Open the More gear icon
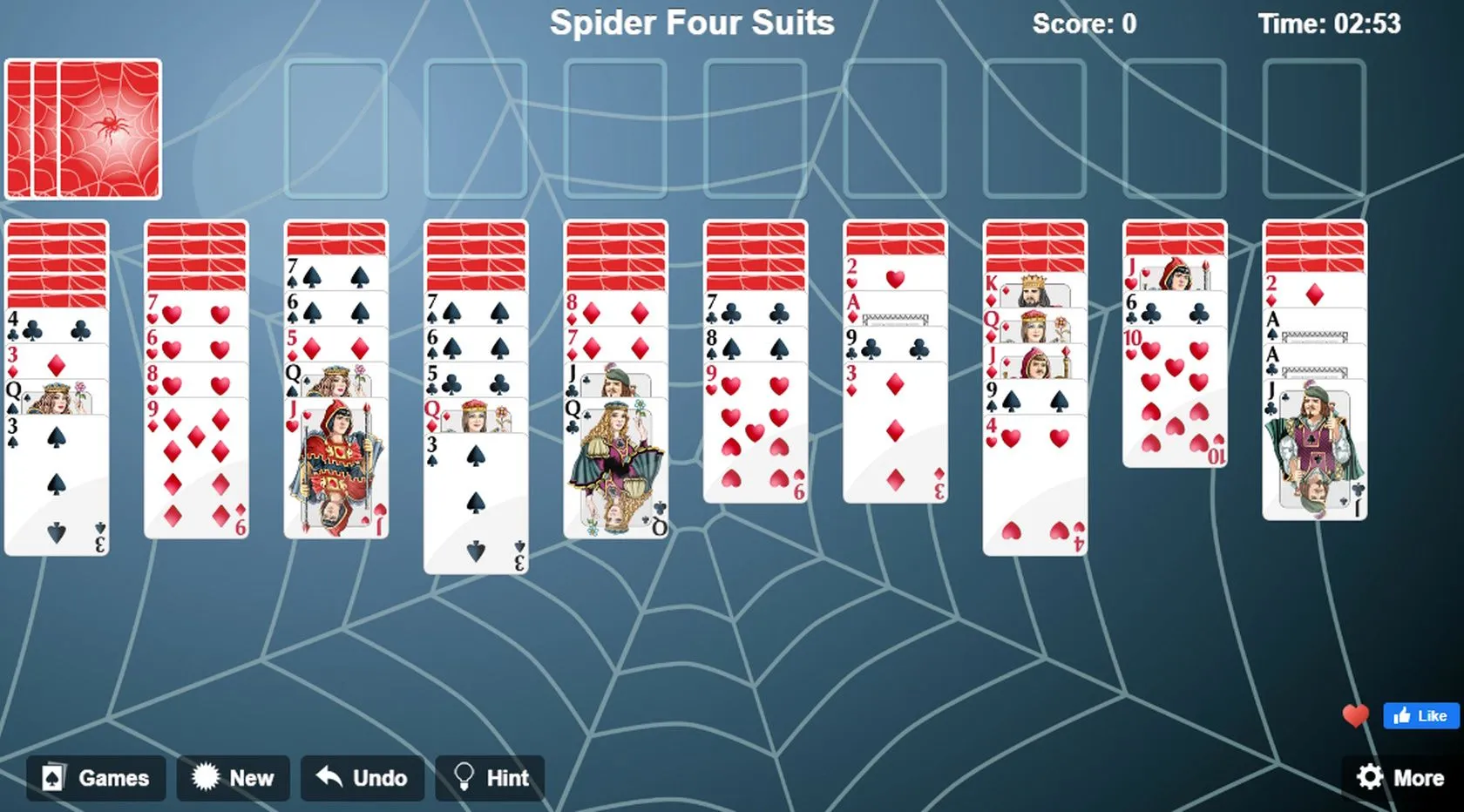Viewport: 1464px width, 812px height. click(x=1370, y=778)
